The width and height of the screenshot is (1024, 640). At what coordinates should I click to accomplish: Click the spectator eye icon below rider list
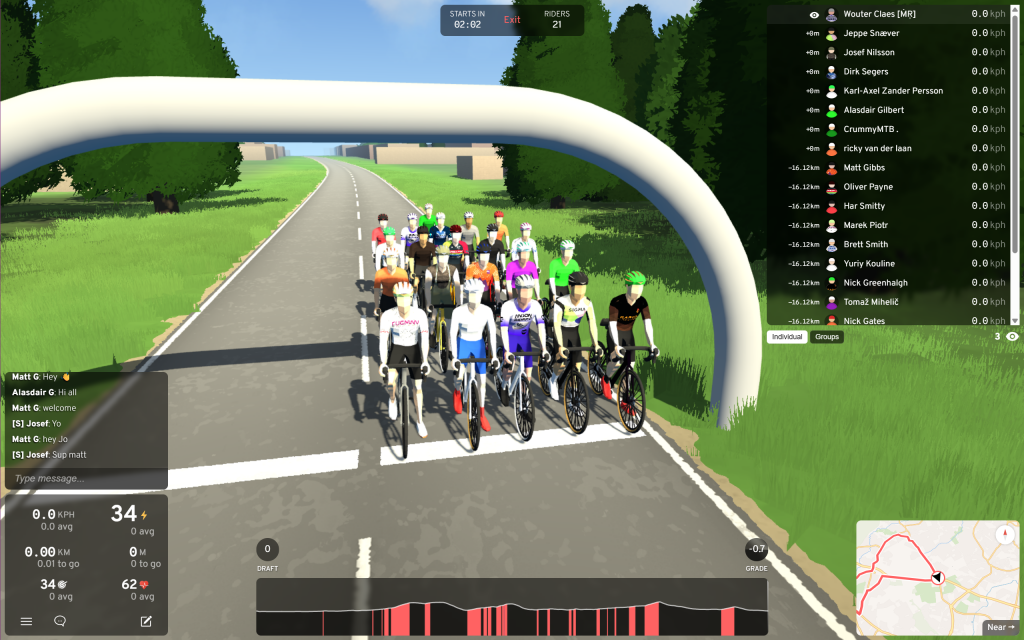[1012, 337]
